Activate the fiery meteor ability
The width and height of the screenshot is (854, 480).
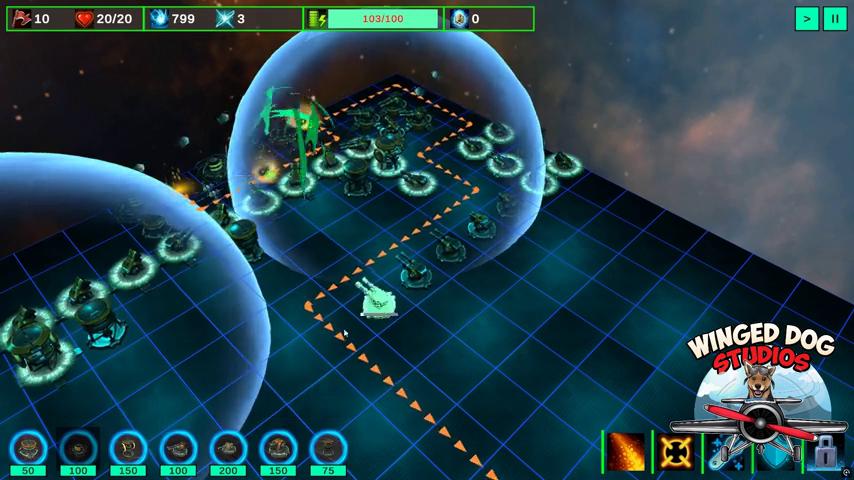[627, 452]
